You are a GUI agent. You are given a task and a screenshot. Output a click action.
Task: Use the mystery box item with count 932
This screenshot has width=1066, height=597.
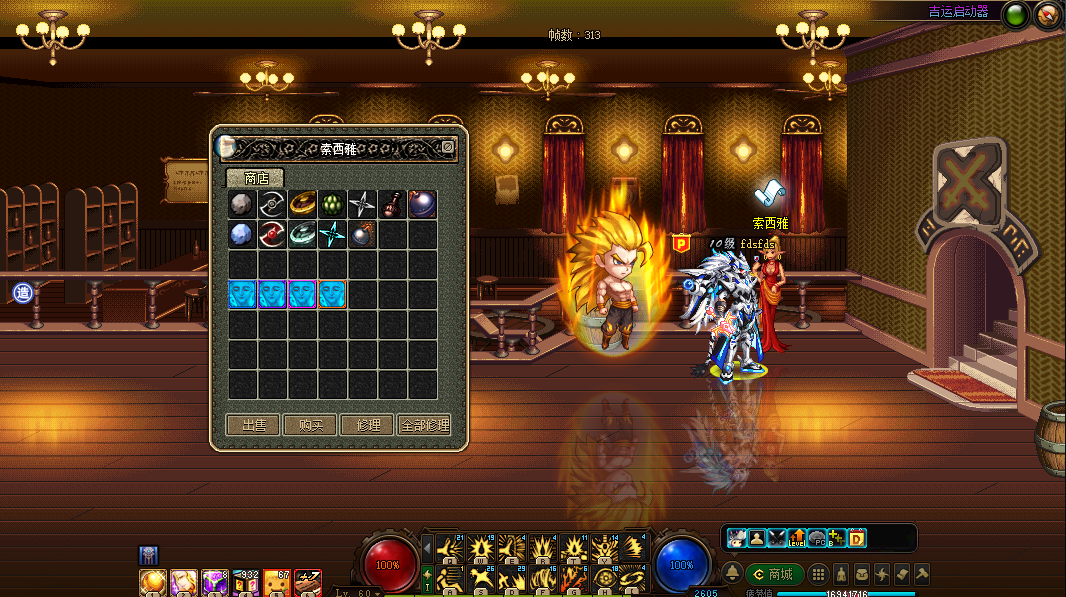tap(246, 582)
